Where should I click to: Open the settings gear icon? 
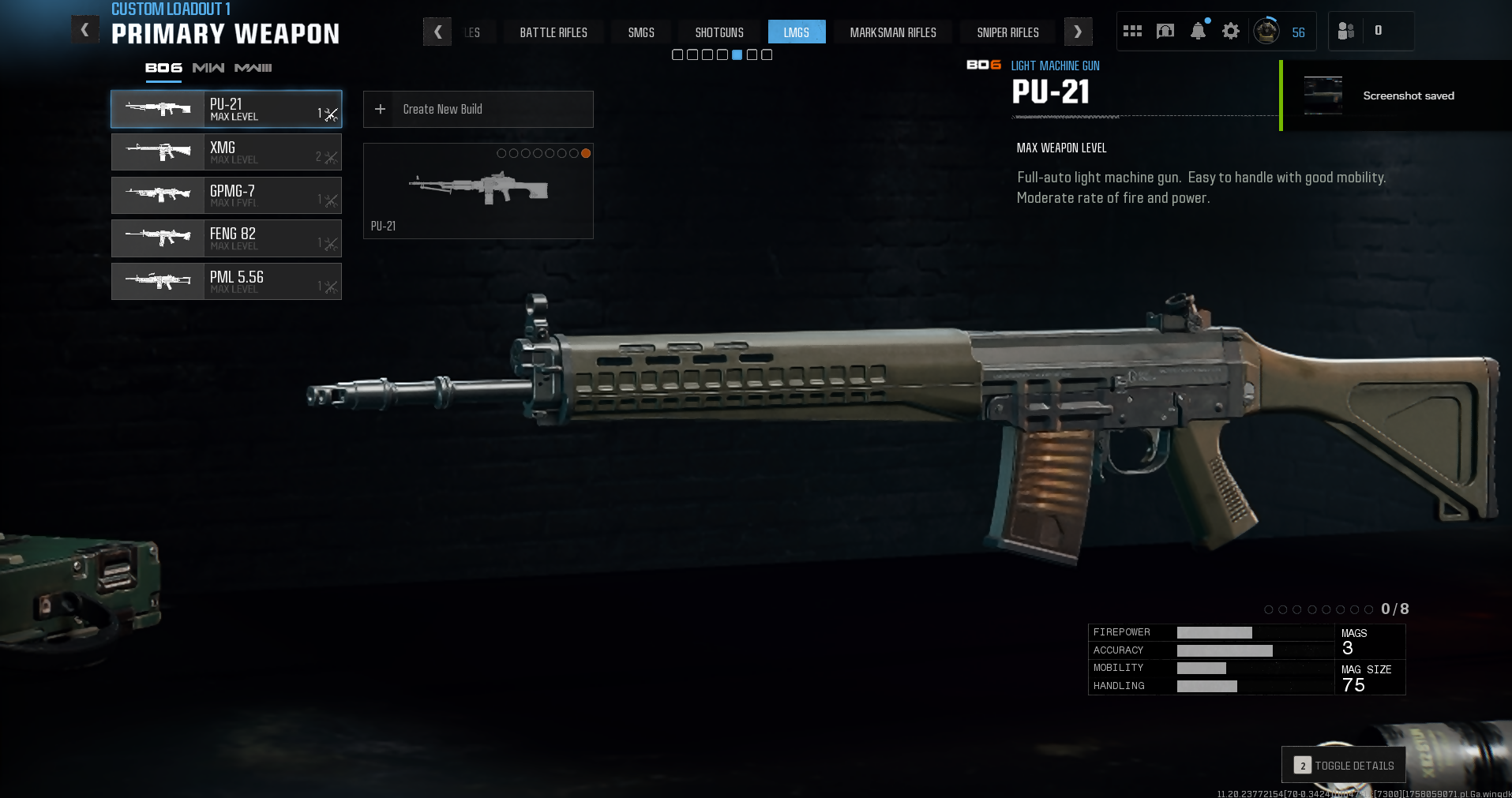click(1230, 32)
